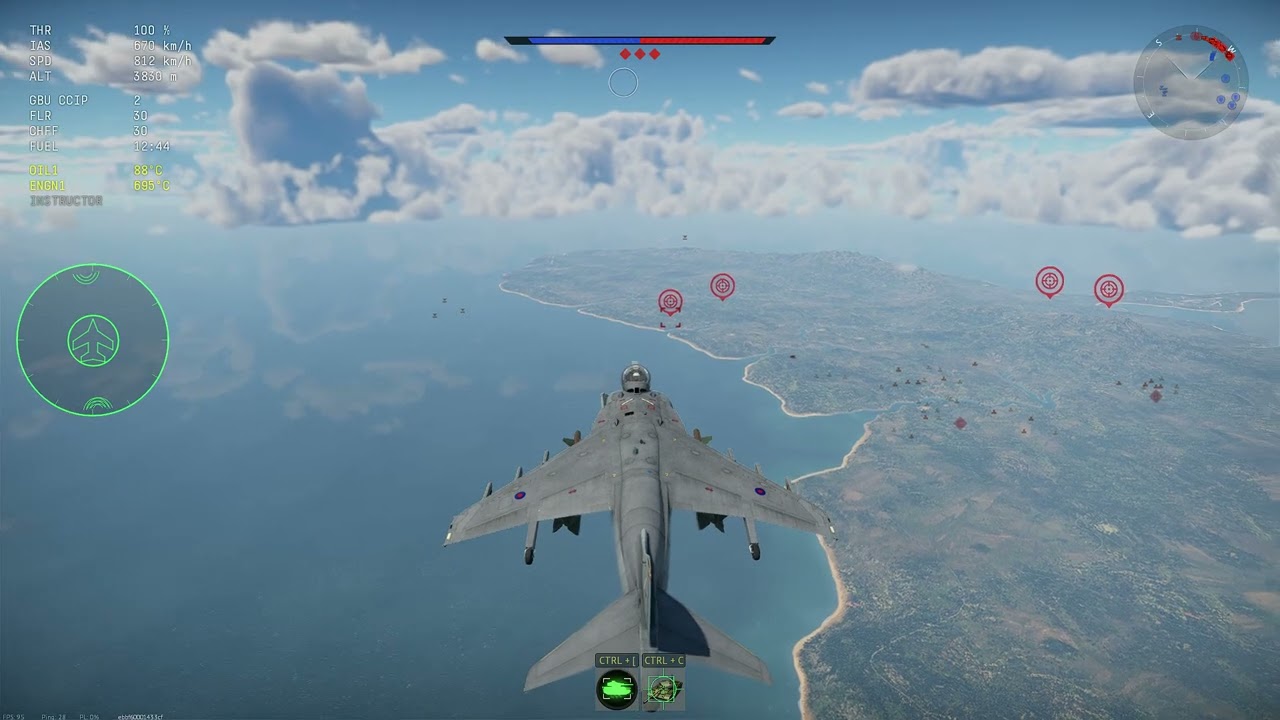Toggle the tank lock-on crosshair icon
Viewport: 1280px width, 720px height.
663,689
